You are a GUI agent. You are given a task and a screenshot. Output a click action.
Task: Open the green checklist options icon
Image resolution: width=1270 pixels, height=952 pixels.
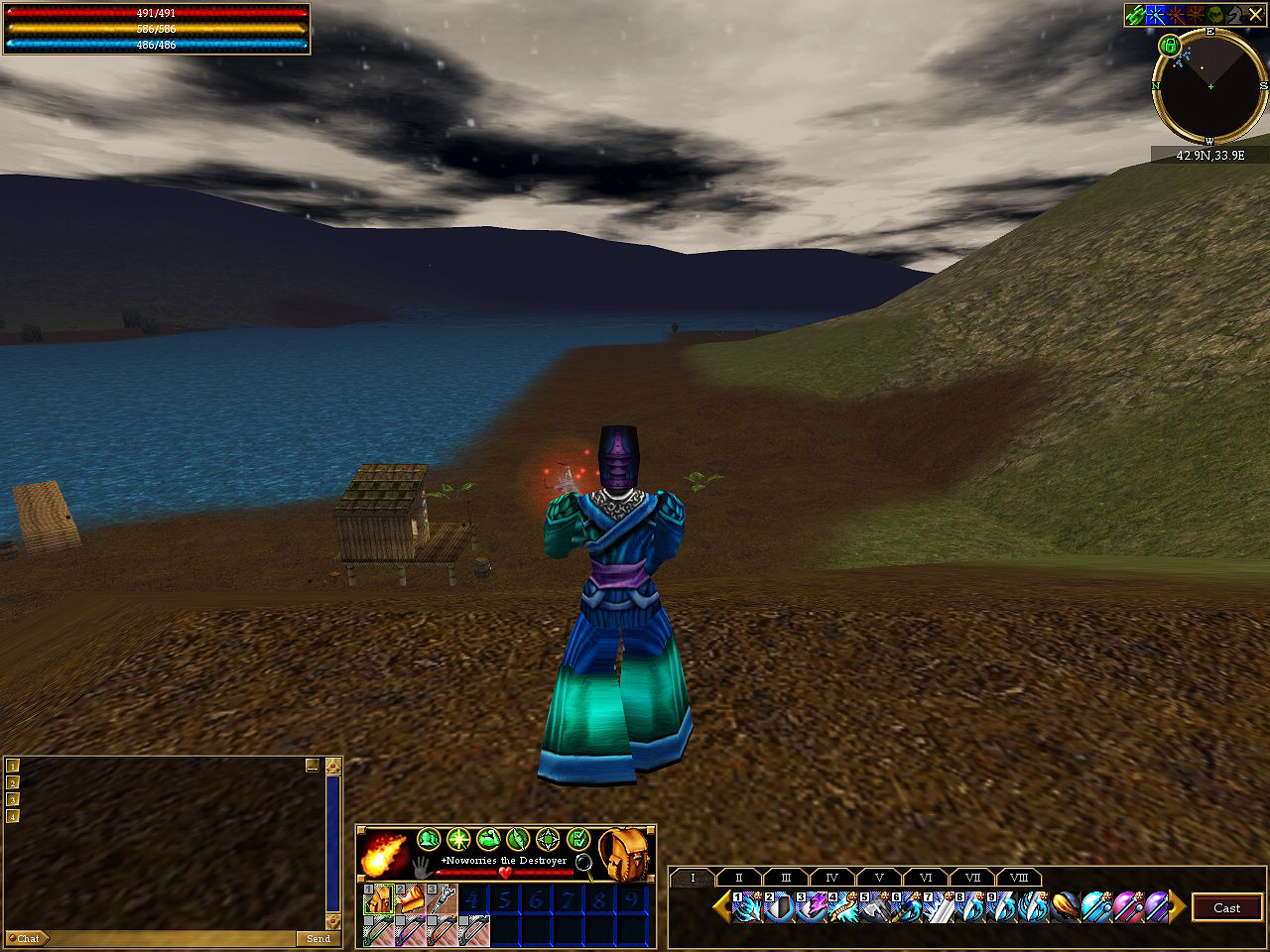578,839
